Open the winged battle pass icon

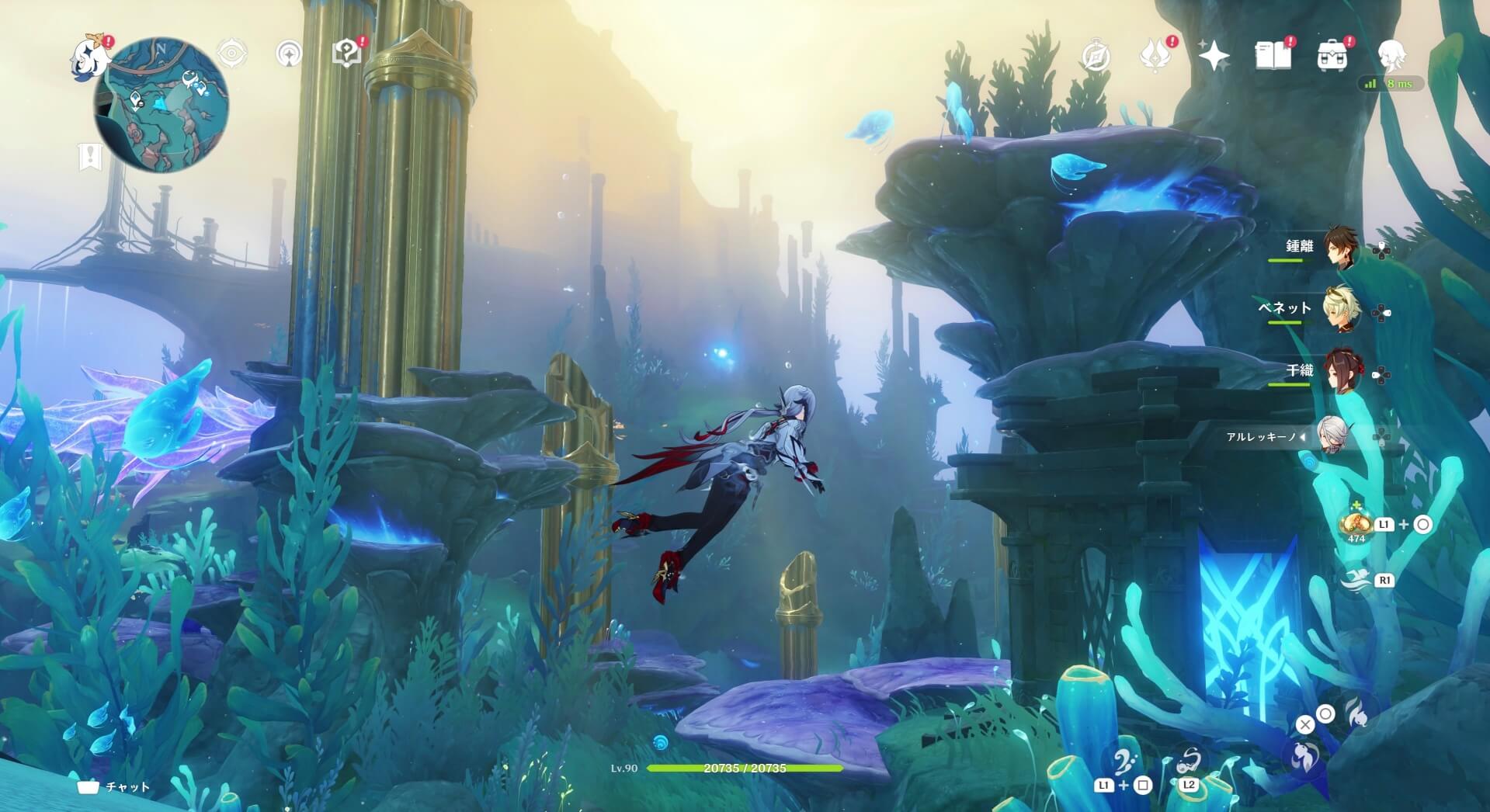[1155, 56]
